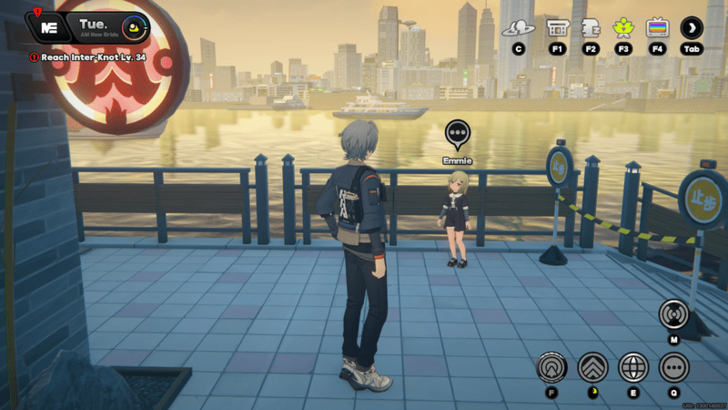
Task: Expand the arrow quick-access menu
Action: (691, 28)
